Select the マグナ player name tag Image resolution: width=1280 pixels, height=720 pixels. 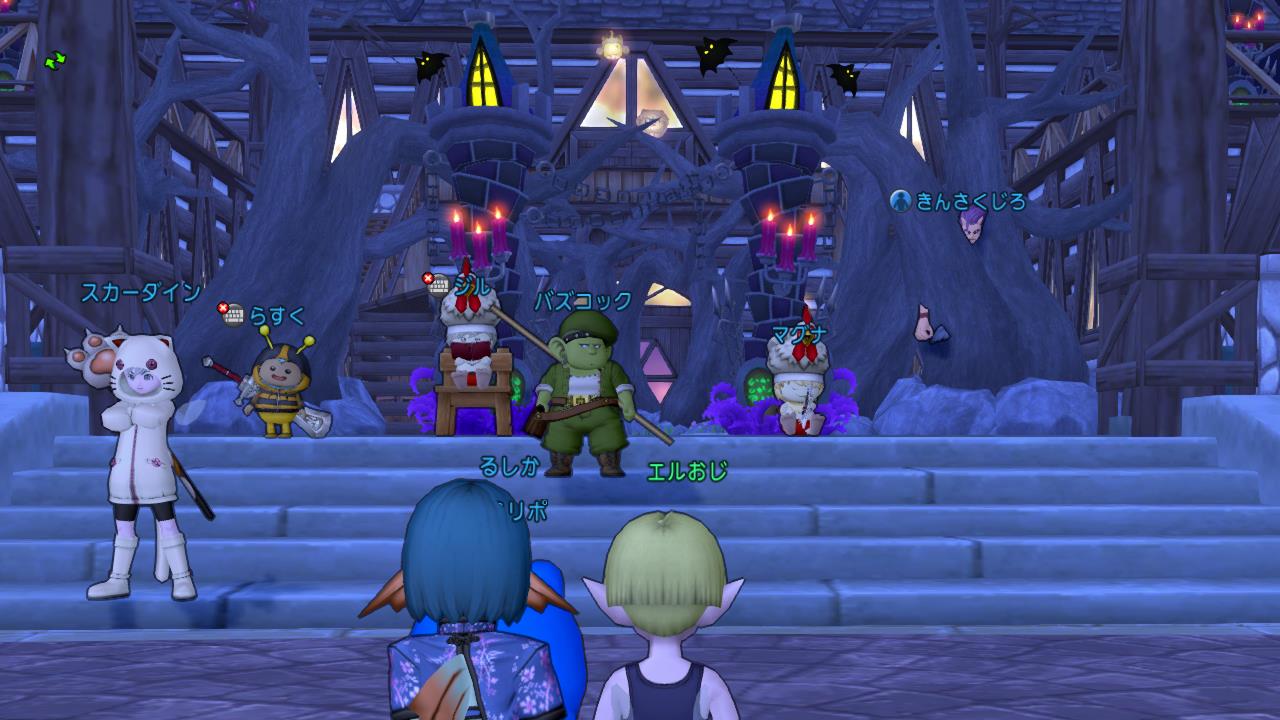[x=797, y=336]
